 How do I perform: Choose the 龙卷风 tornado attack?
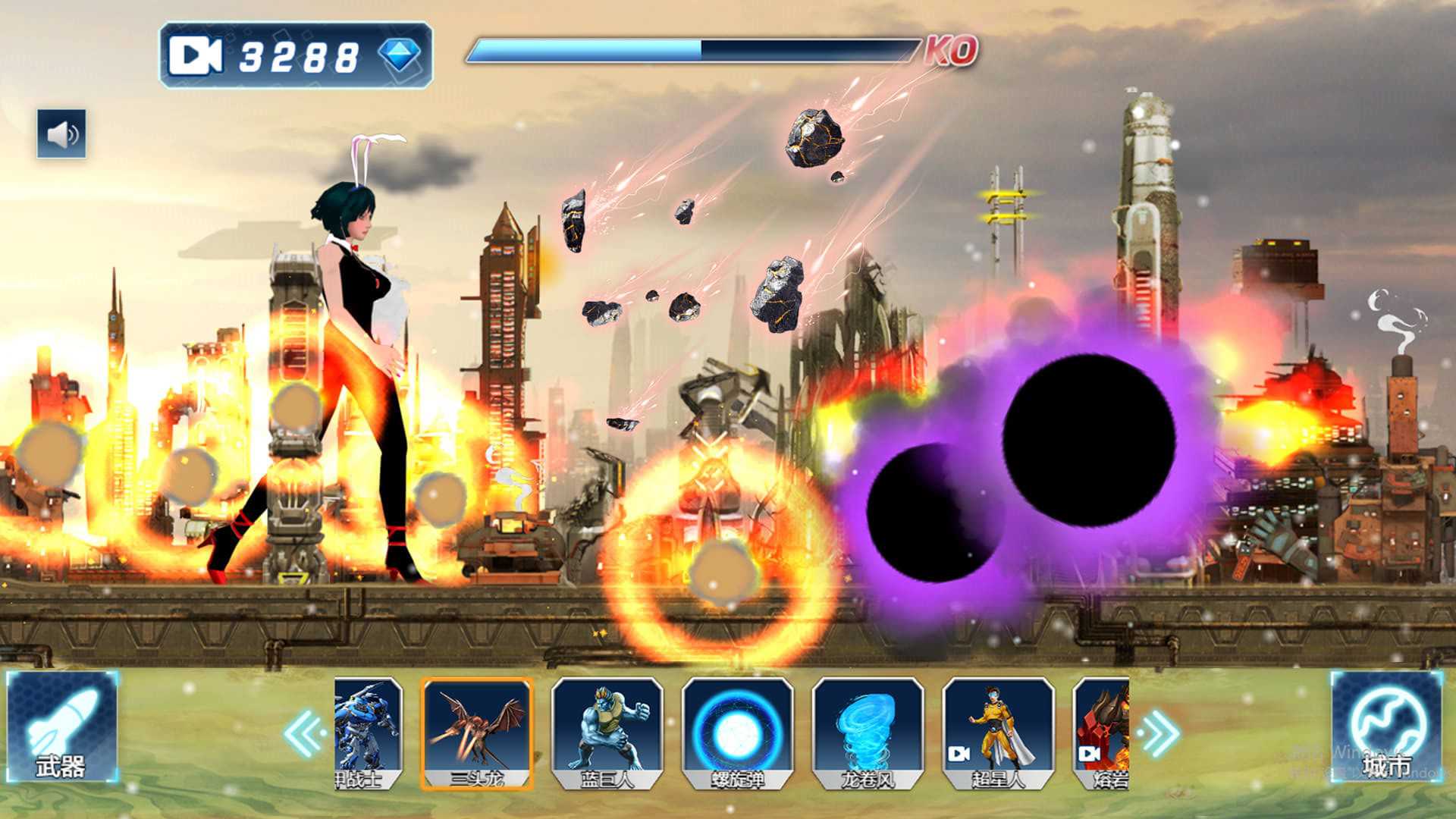point(868,733)
